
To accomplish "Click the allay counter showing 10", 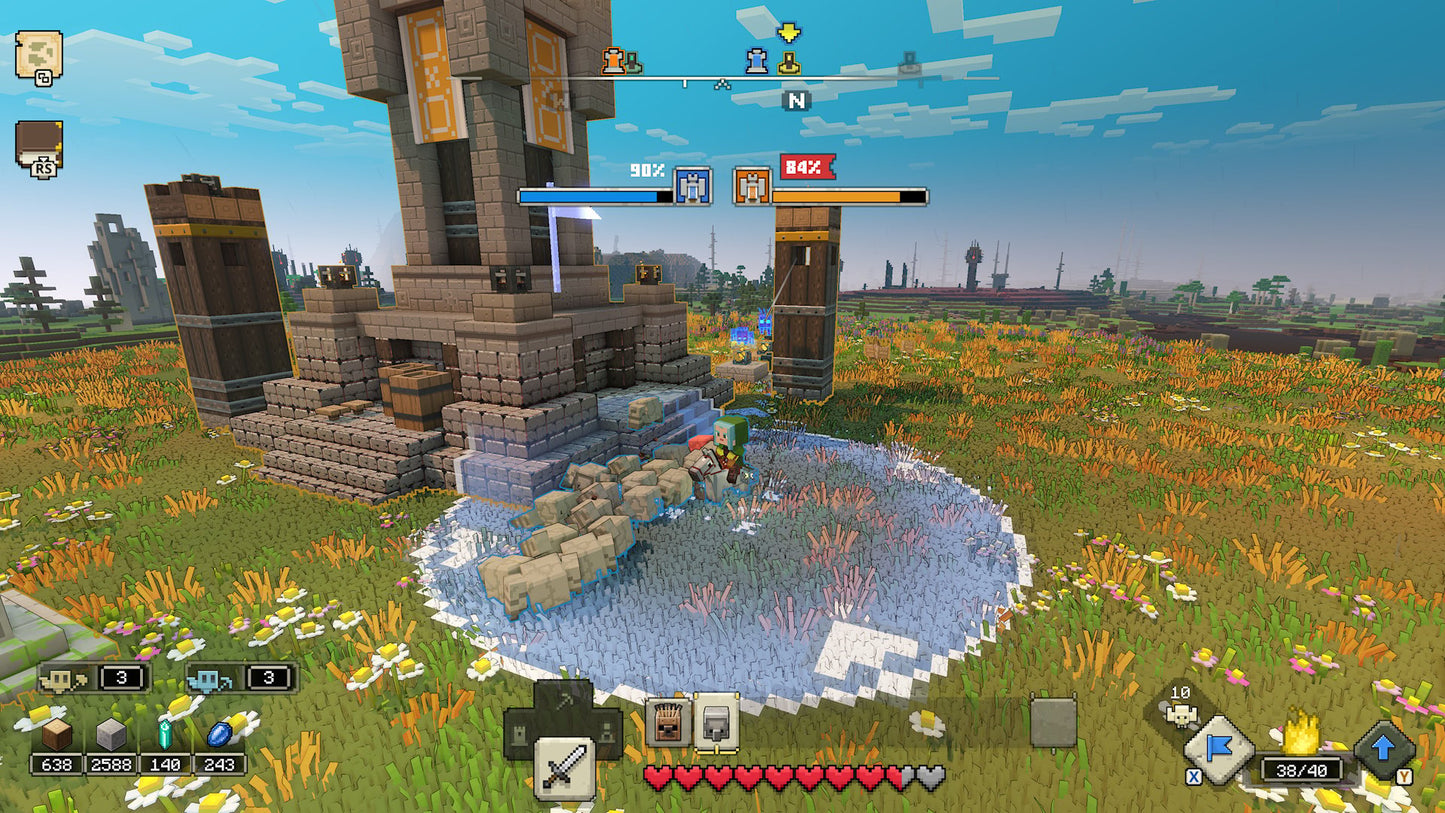I will [x=1181, y=700].
